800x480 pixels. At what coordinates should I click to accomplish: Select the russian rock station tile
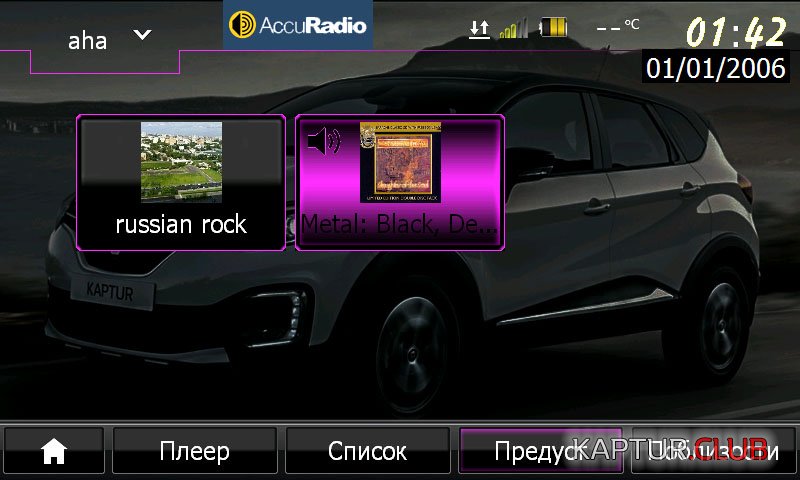[x=181, y=181]
